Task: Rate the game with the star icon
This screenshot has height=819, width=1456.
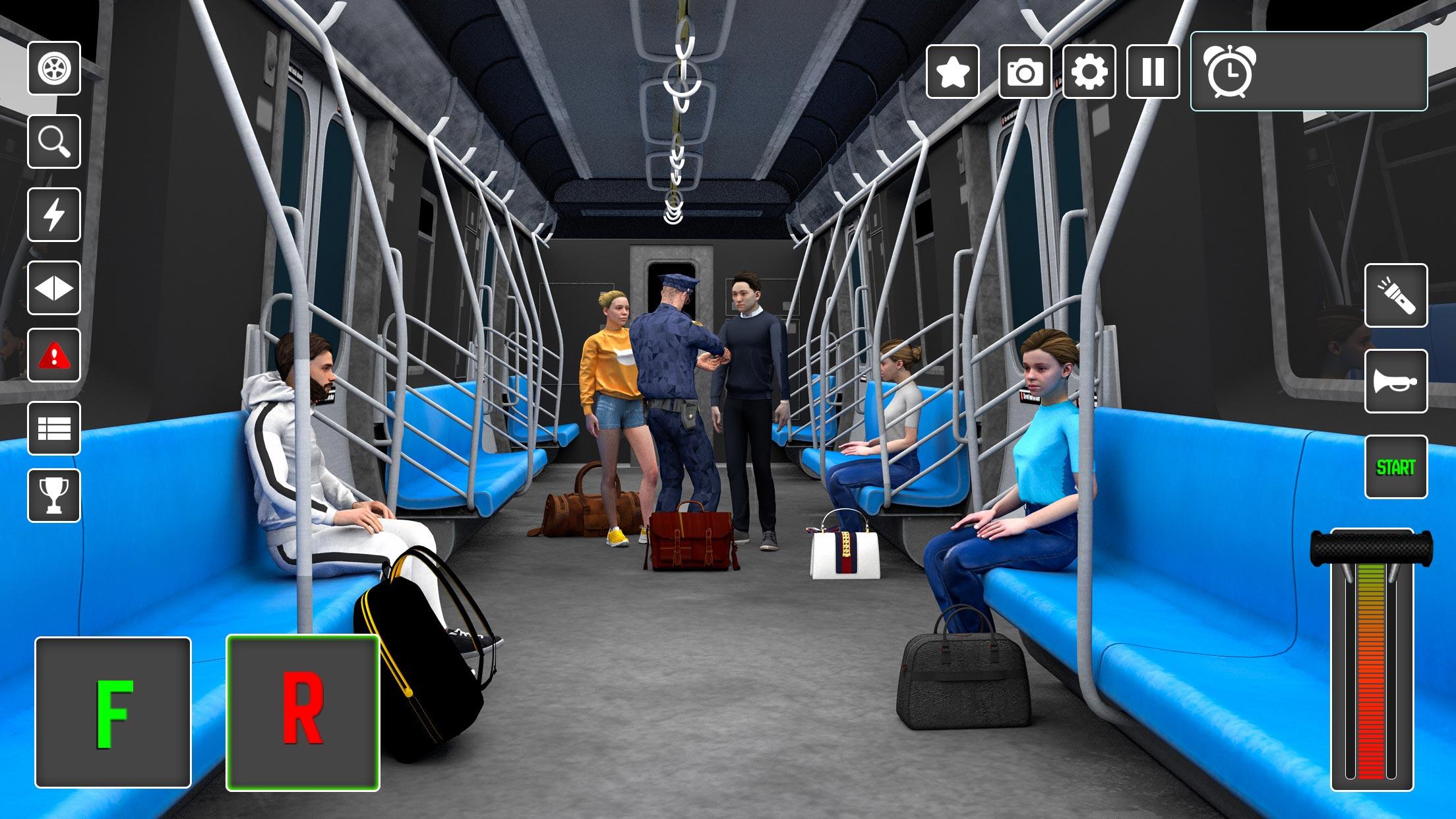Action: click(952, 73)
